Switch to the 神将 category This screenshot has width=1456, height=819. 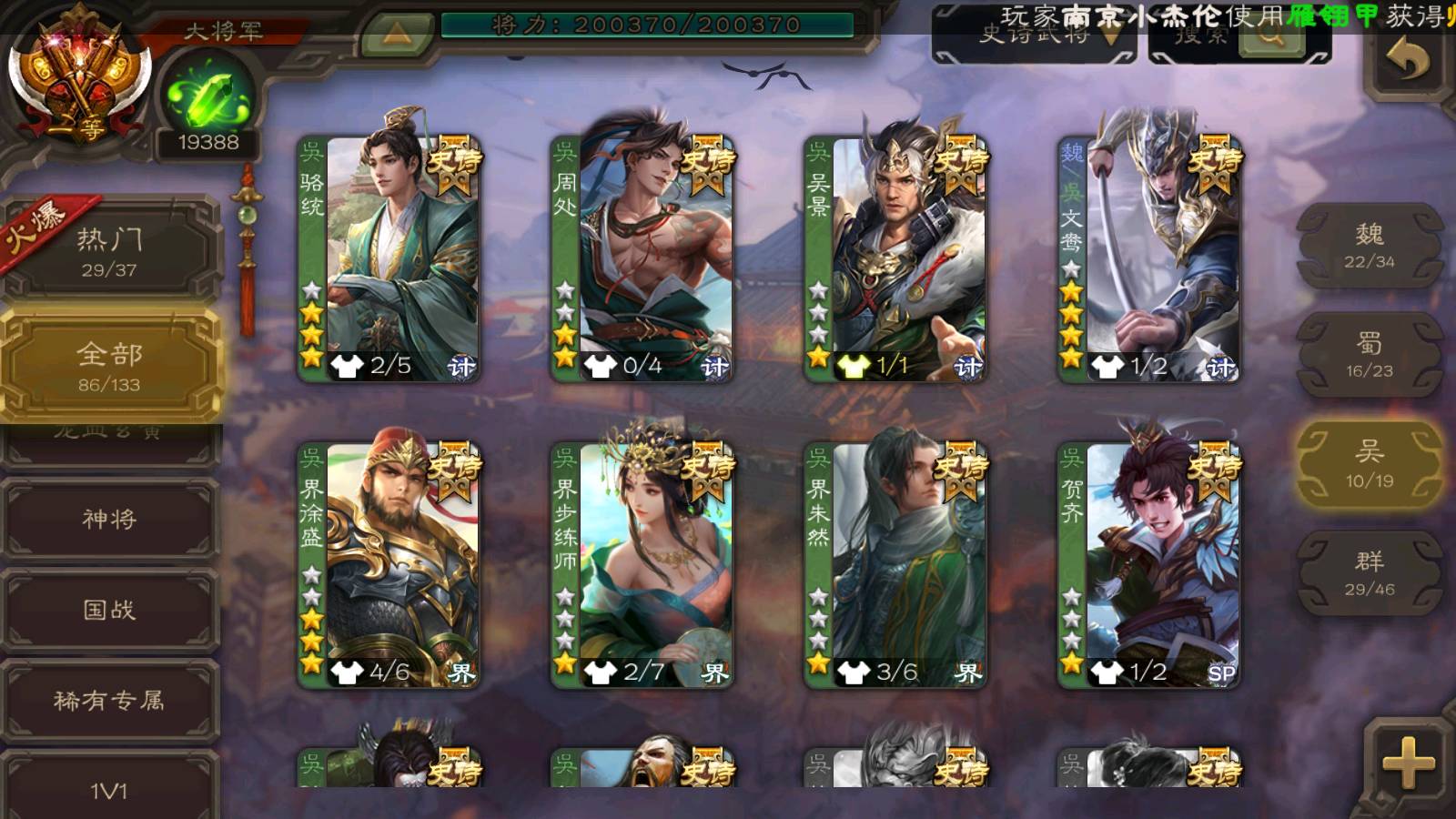click(x=109, y=519)
